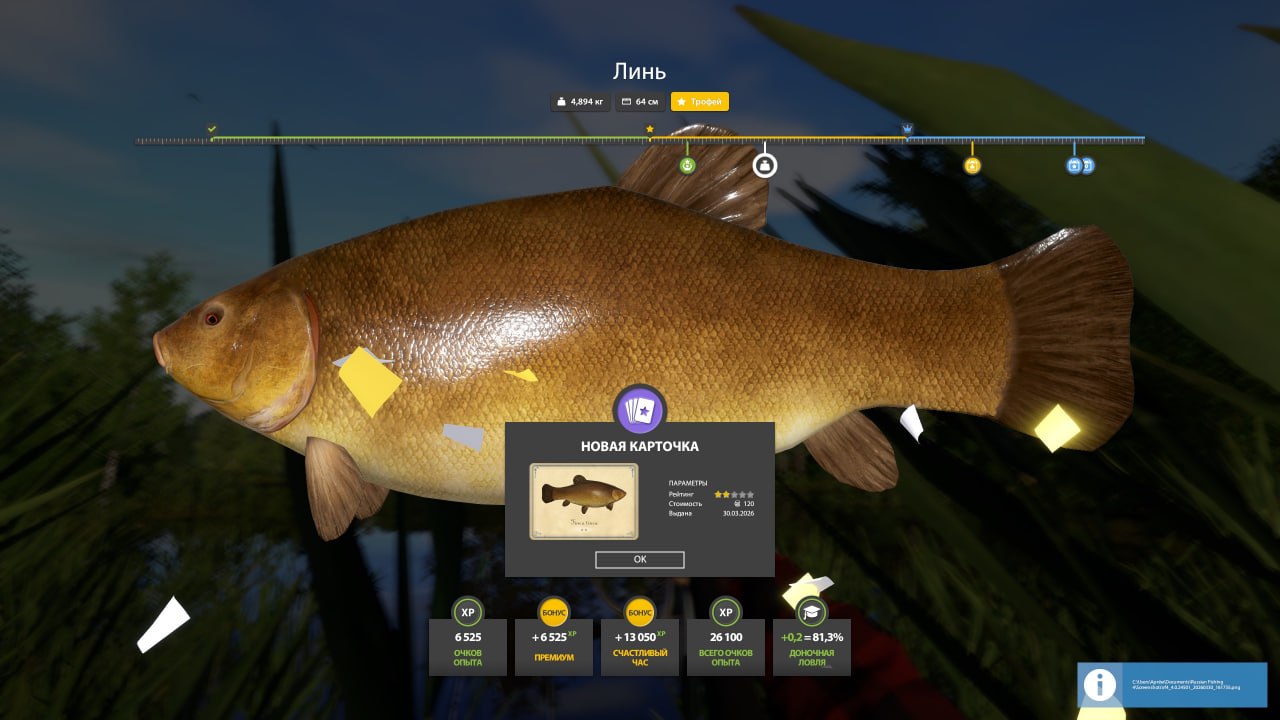Click the graduation cap icon for Доночная ловля

pyautogui.click(x=811, y=611)
